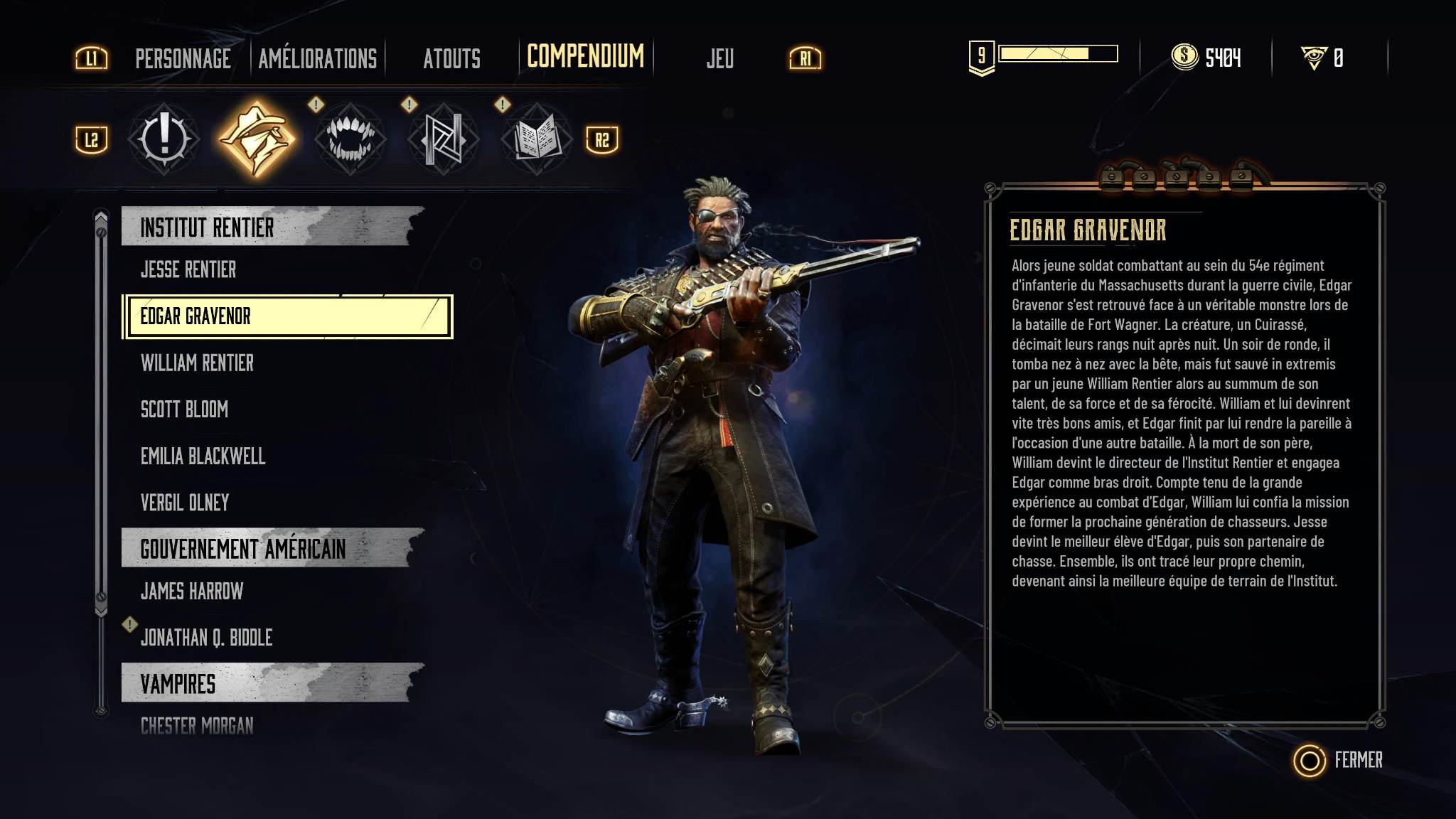Screen dimensions: 1456x819
Task: Open the Personnage tab
Action: 183,58
